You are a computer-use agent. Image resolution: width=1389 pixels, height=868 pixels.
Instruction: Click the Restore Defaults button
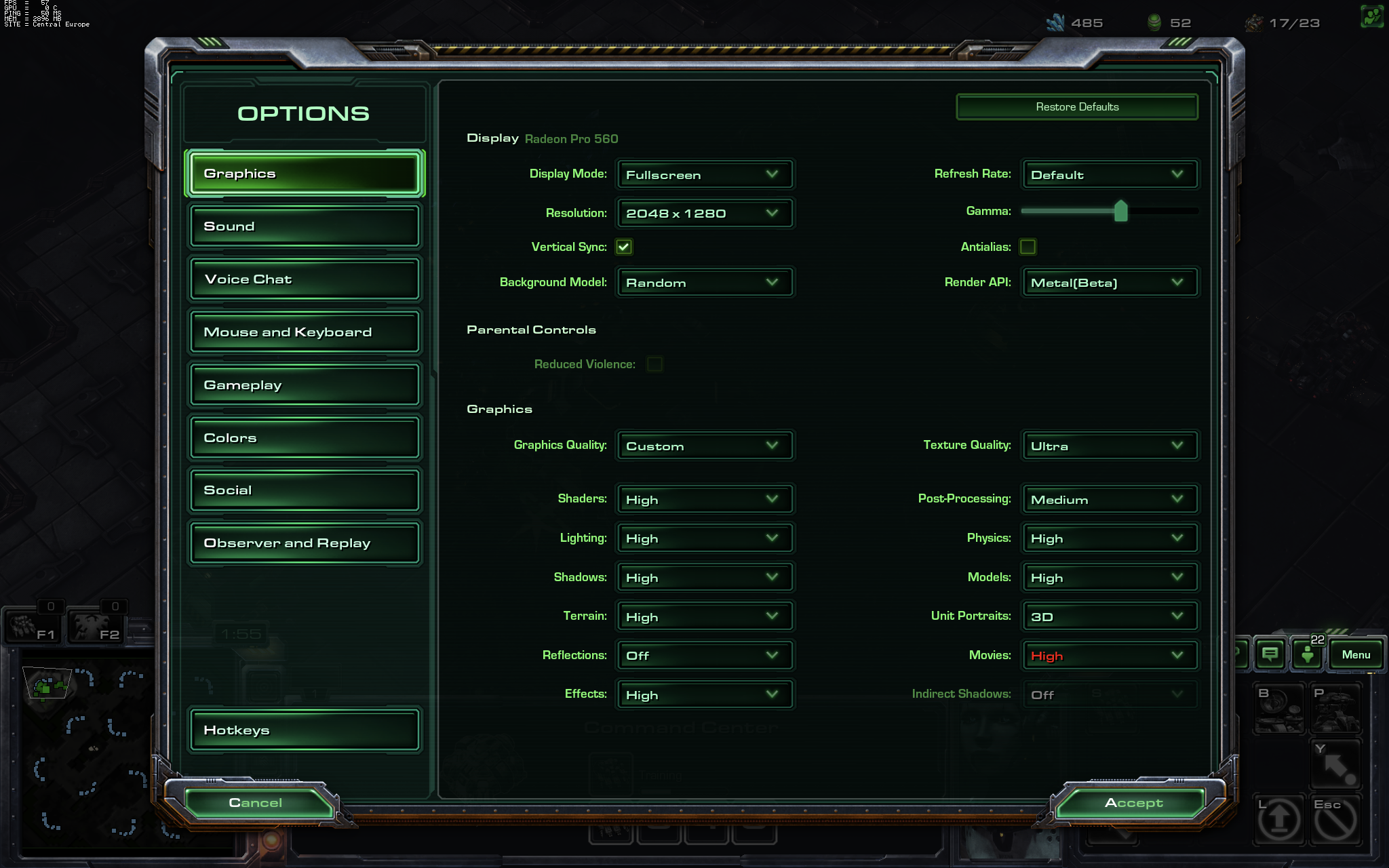coord(1076,107)
